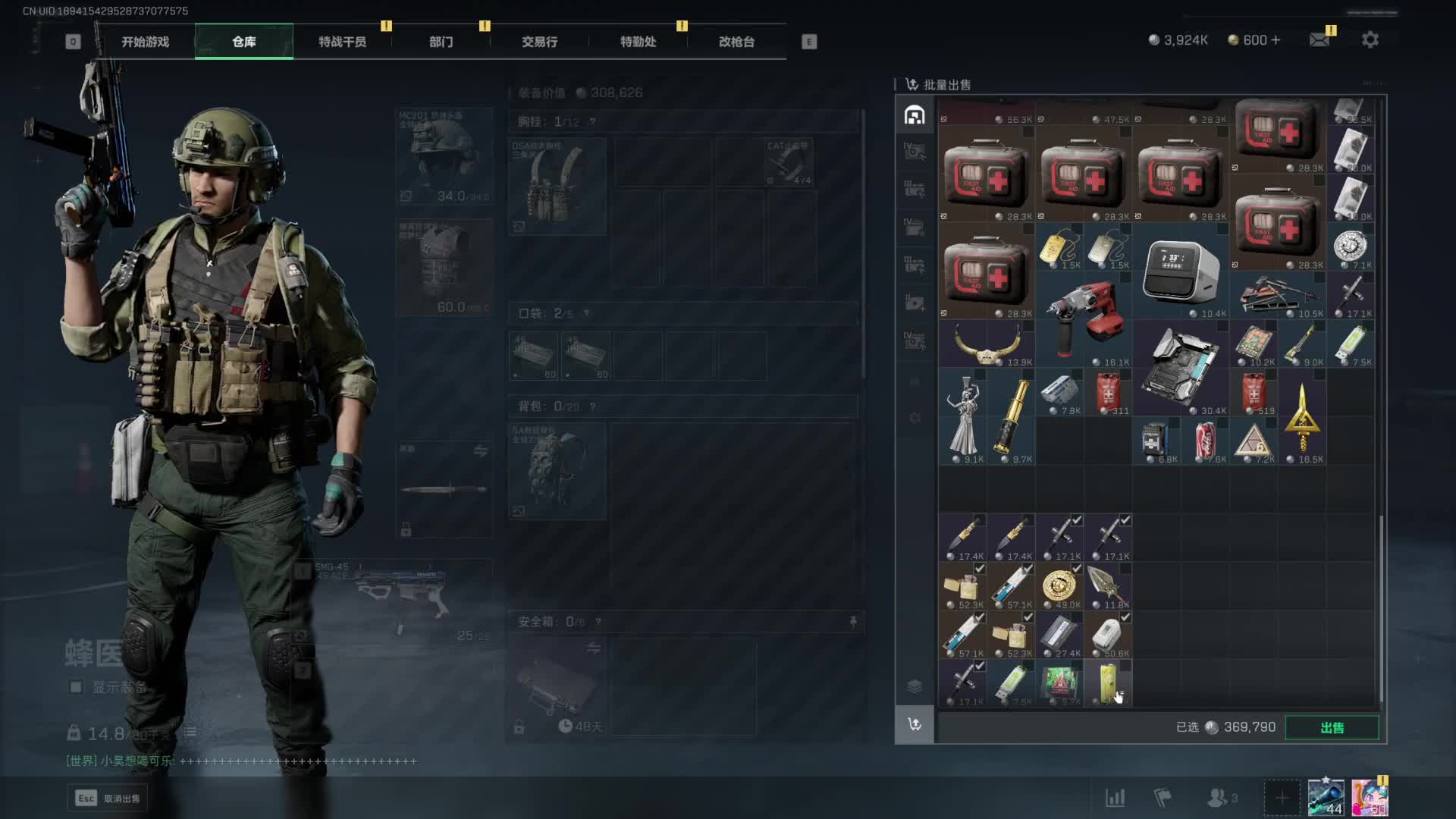The height and width of the screenshot is (819, 1456).
Task: Select the red power drill item
Action: (1083, 318)
